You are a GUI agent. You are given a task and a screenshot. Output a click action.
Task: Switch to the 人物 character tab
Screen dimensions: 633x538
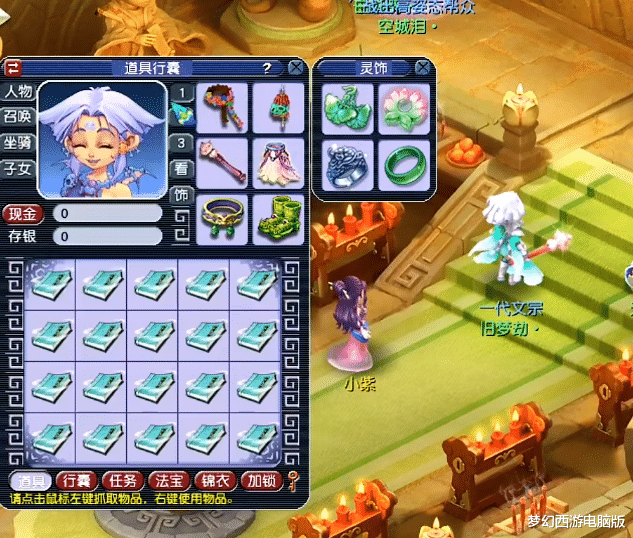18,92
